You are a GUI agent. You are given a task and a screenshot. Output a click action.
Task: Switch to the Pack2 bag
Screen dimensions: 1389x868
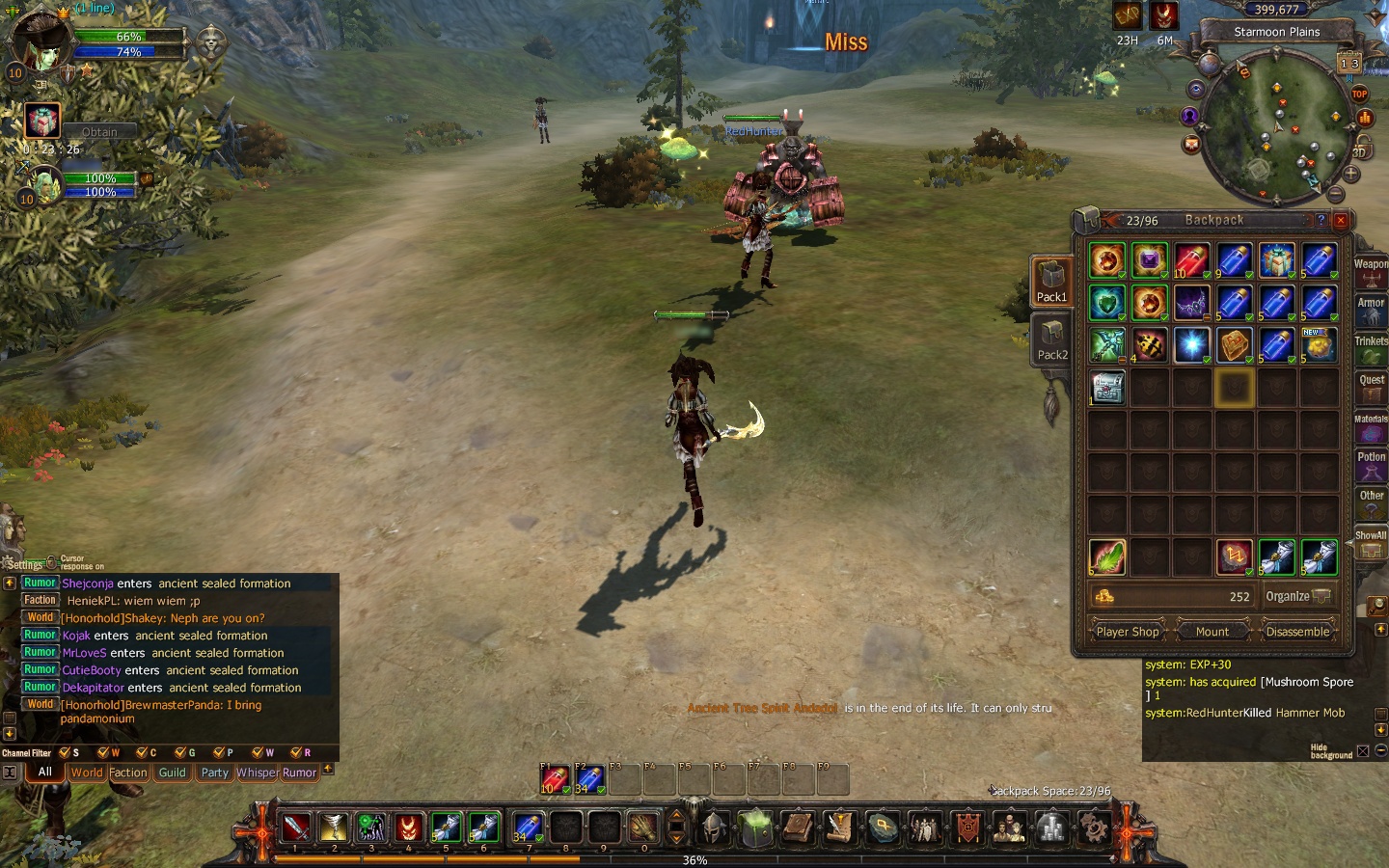click(1051, 341)
